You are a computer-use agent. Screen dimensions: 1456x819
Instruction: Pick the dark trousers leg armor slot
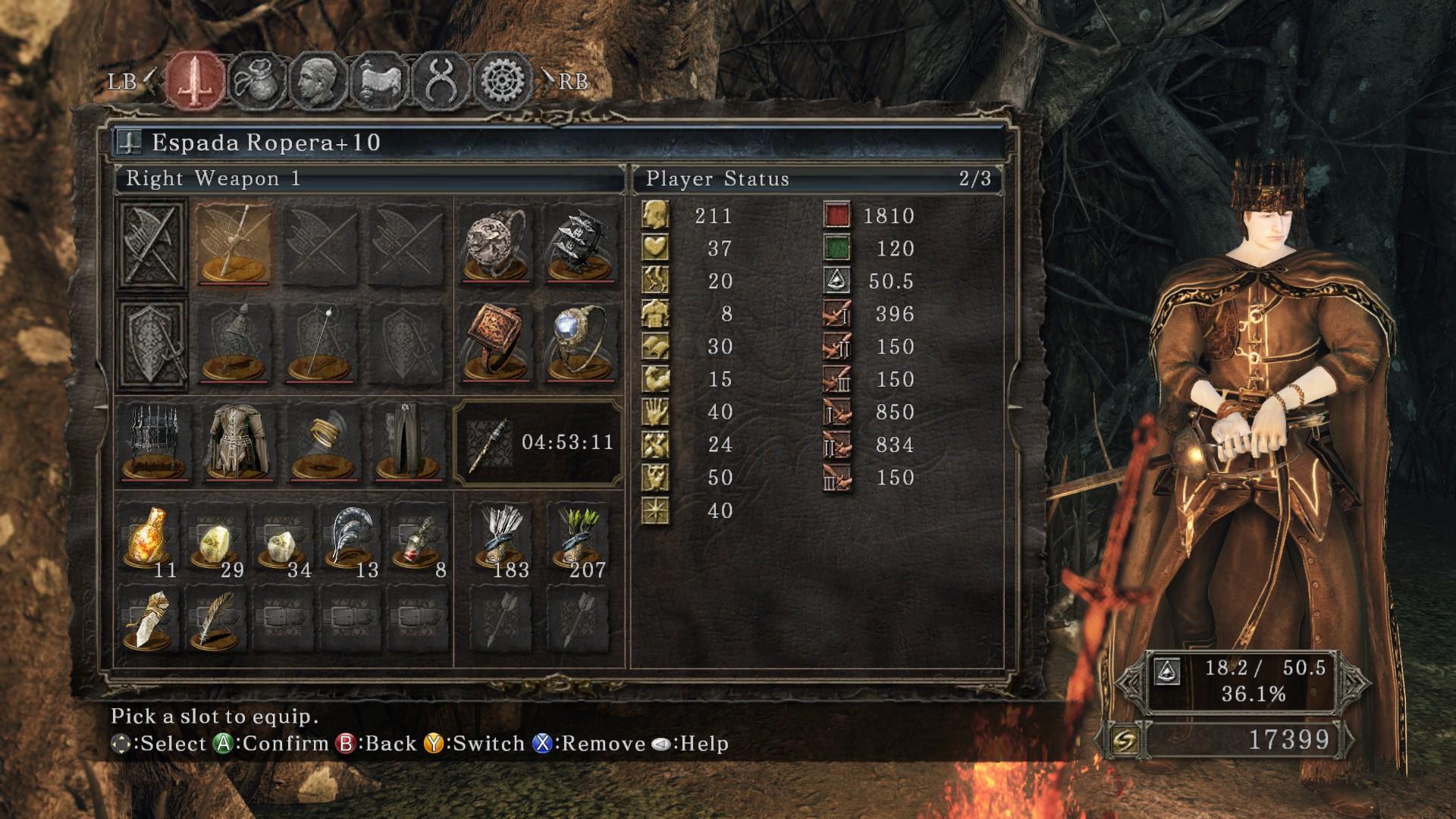pos(407,443)
